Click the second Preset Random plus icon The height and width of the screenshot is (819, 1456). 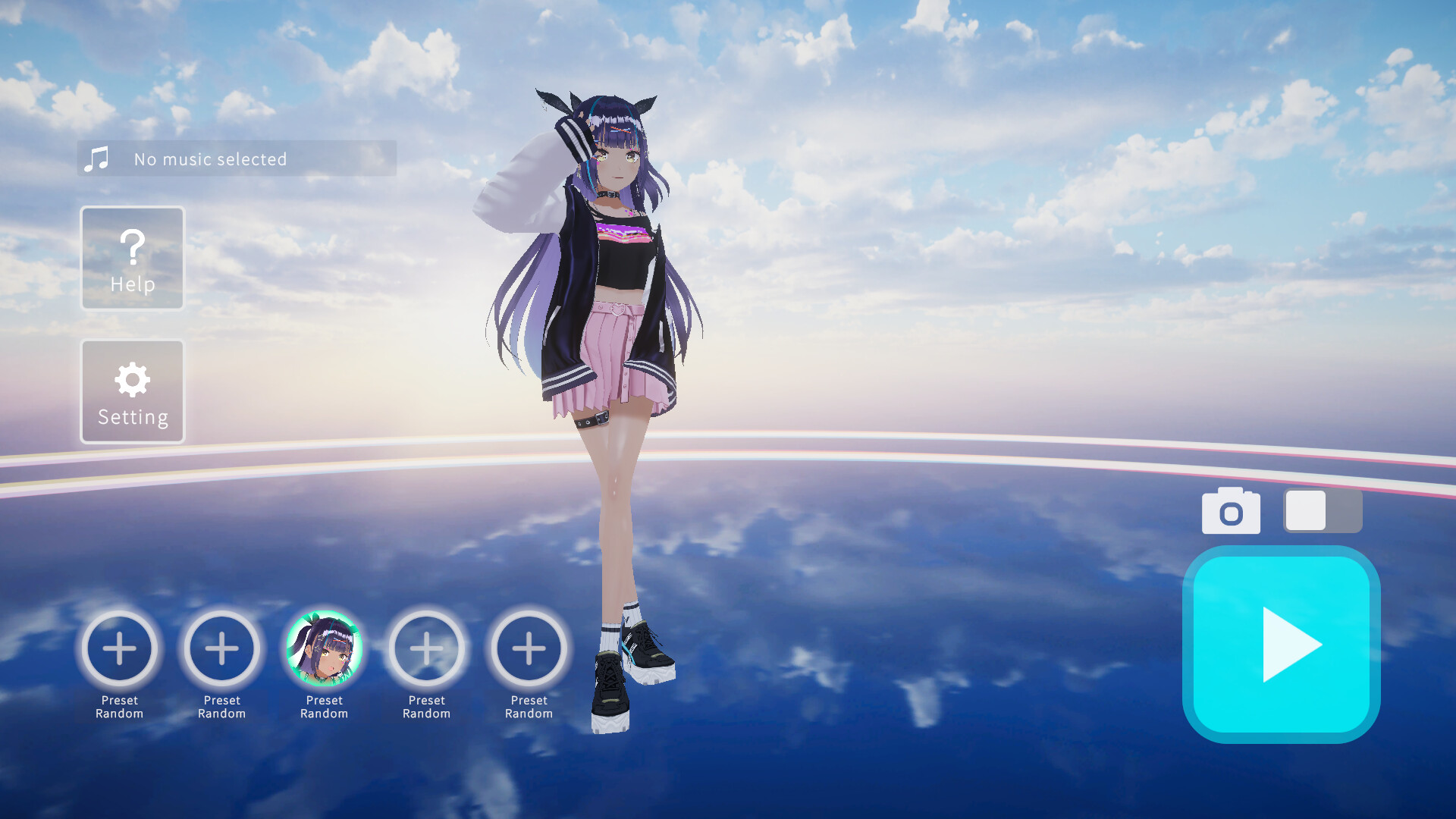(221, 649)
